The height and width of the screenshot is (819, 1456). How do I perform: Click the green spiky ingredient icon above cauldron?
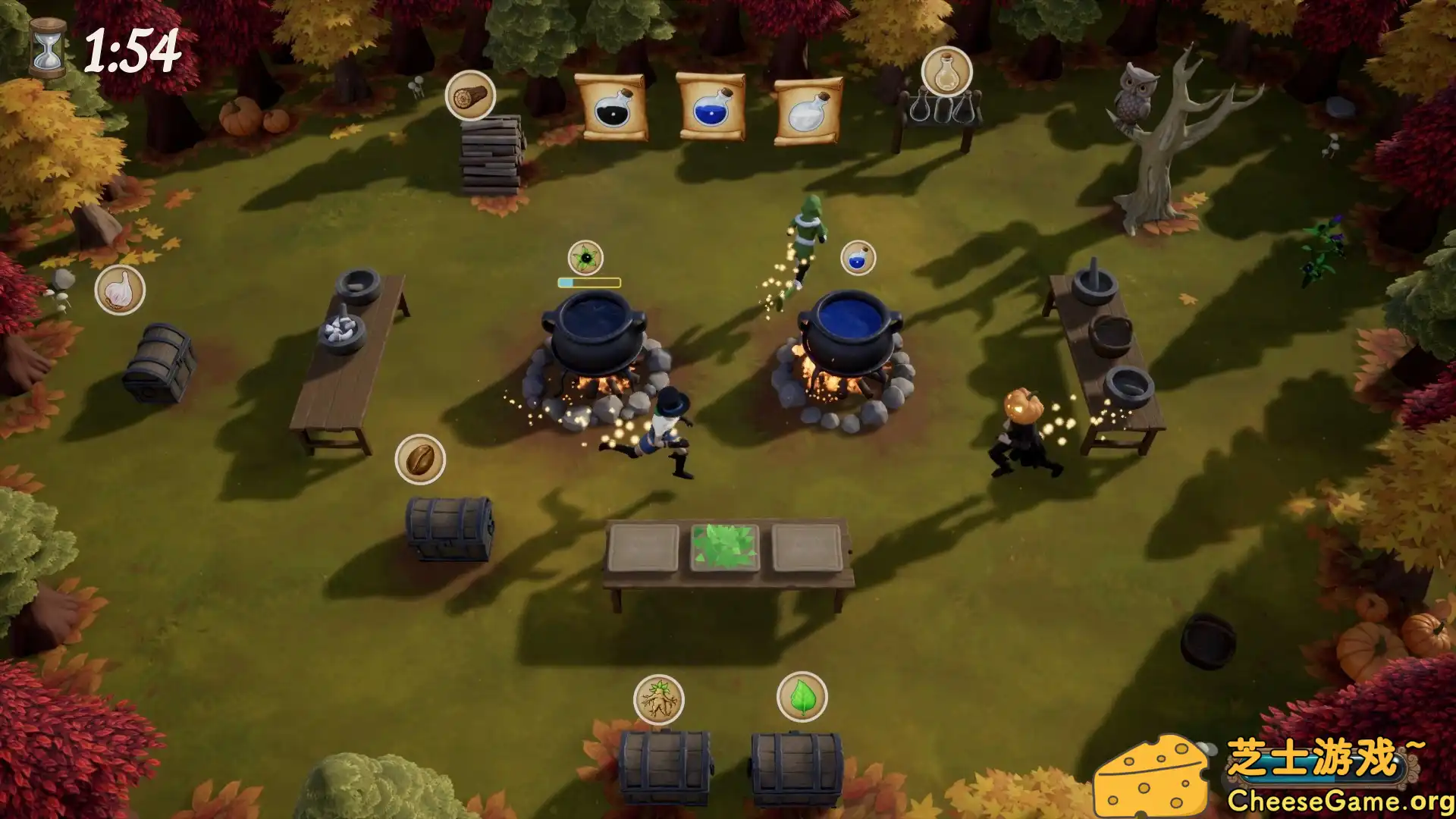coord(585,258)
